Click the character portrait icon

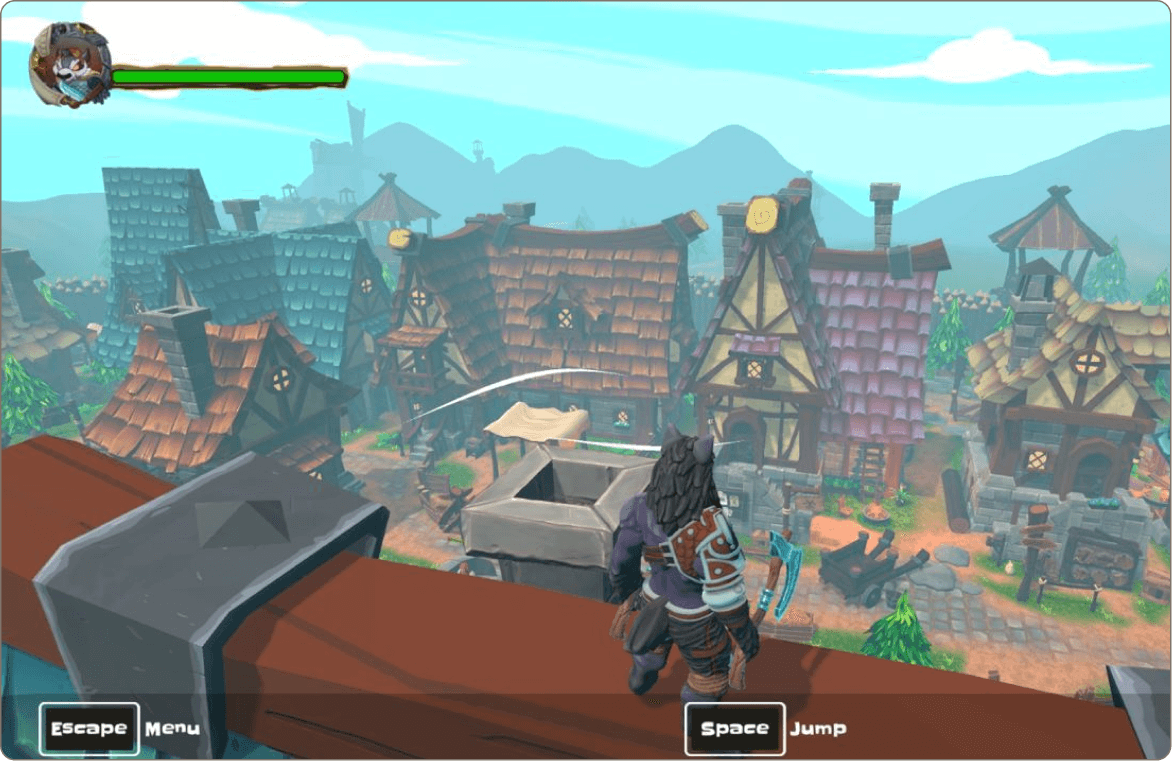pyautogui.click(x=69, y=65)
